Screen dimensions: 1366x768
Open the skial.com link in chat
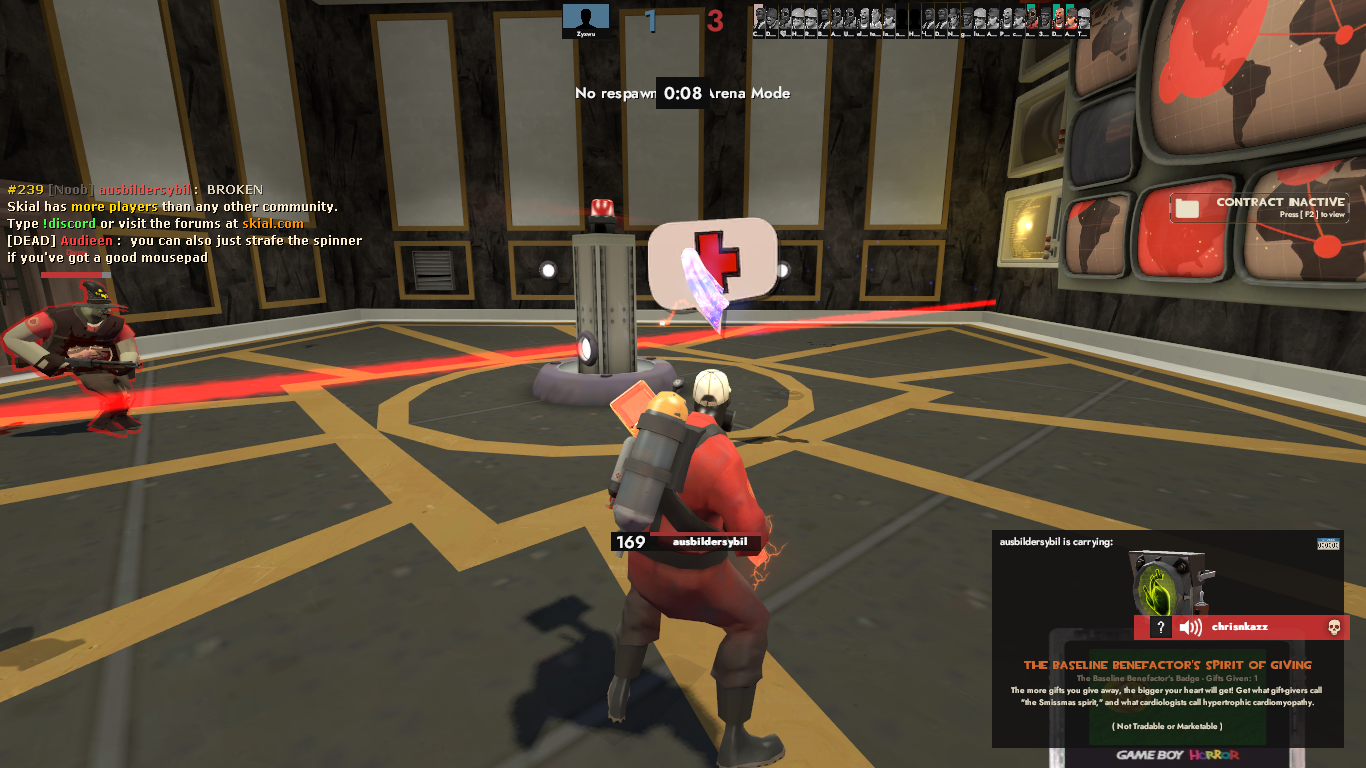point(272,223)
